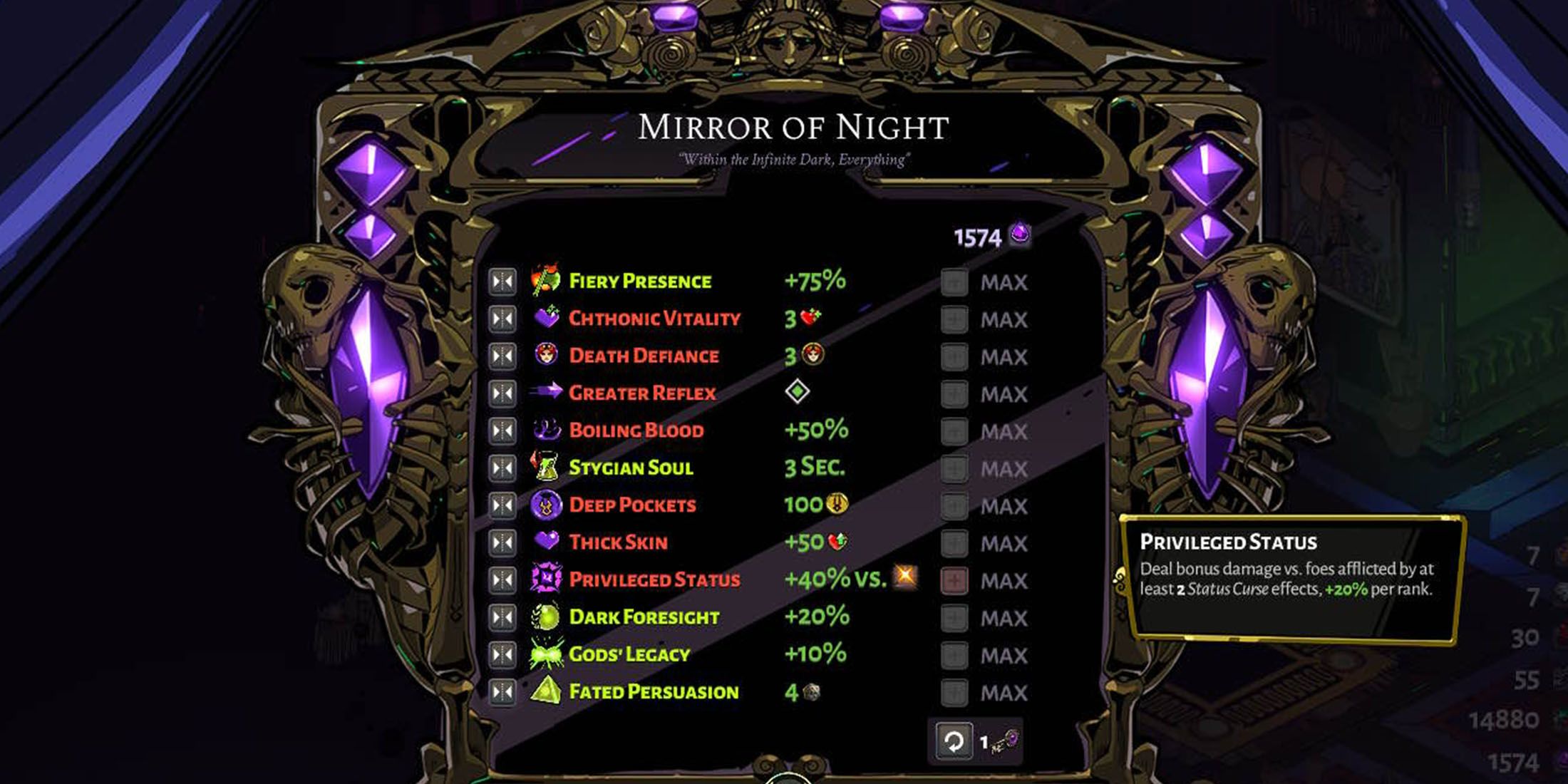Switch Stygian Soul to its alternate power
Image resolution: width=1568 pixels, height=784 pixels.
(x=502, y=468)
